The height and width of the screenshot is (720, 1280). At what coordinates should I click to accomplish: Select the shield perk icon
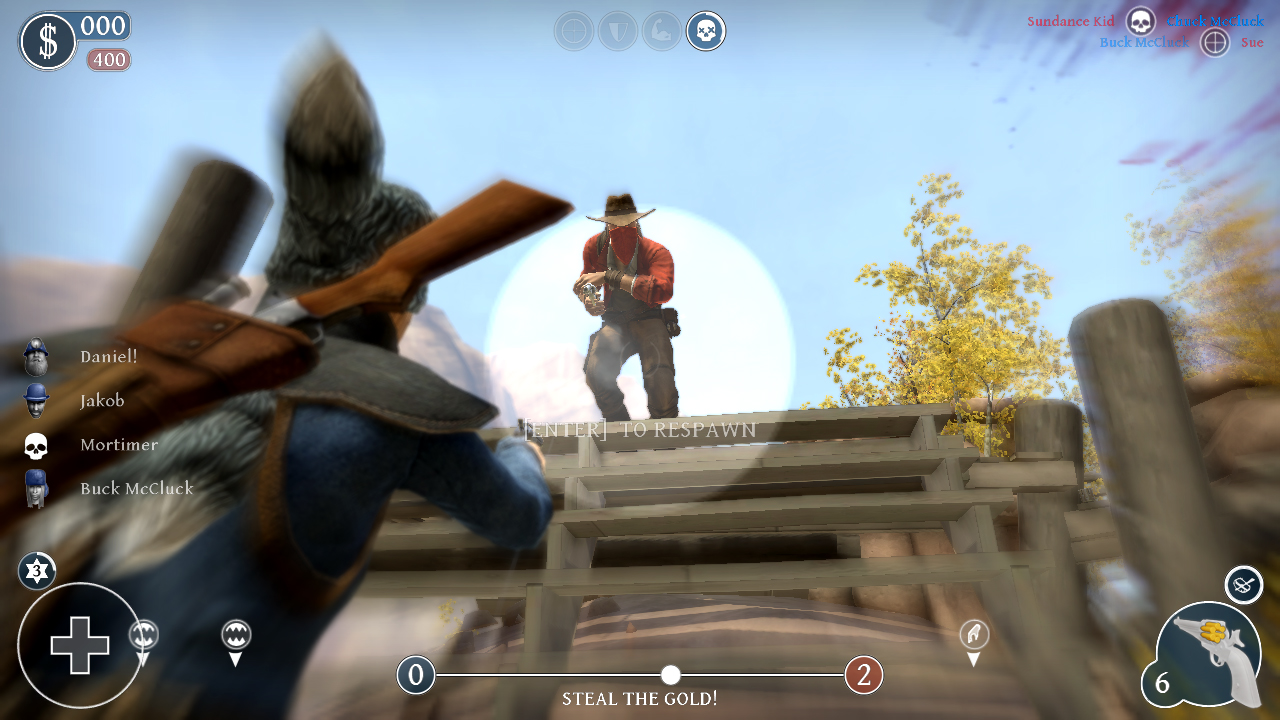[618, 31]
